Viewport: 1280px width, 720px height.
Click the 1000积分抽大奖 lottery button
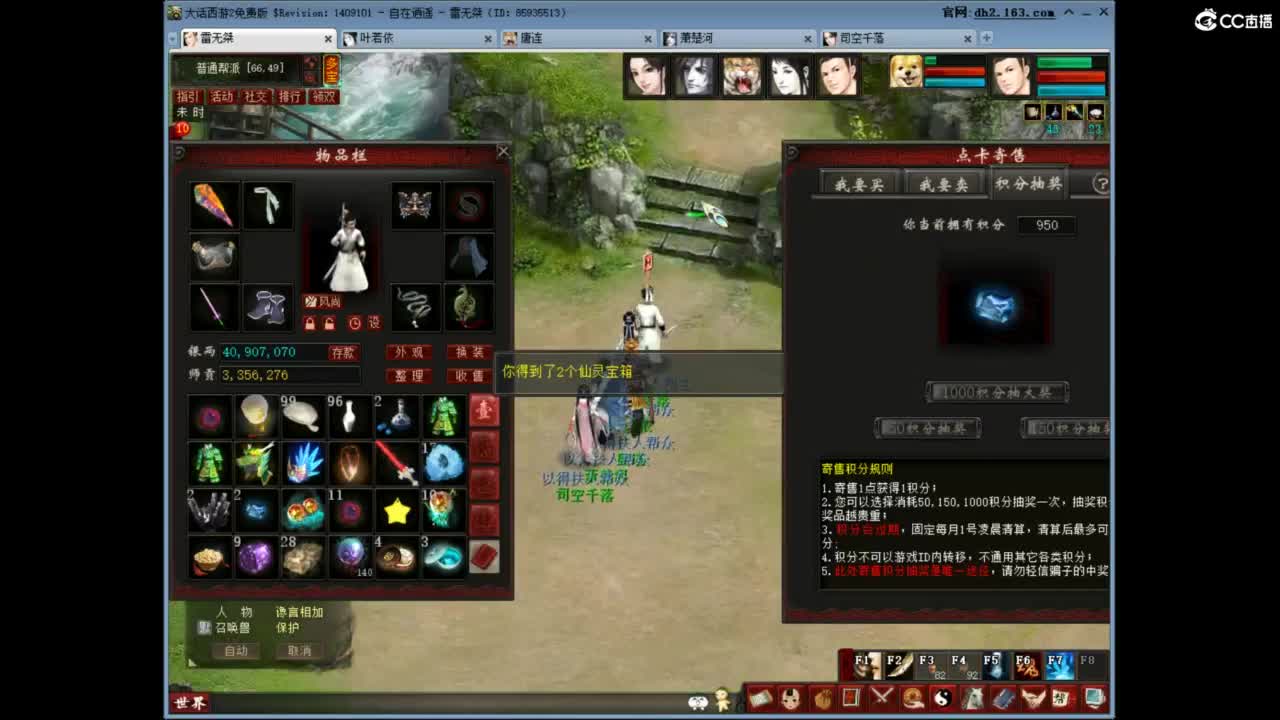[995, 392]
